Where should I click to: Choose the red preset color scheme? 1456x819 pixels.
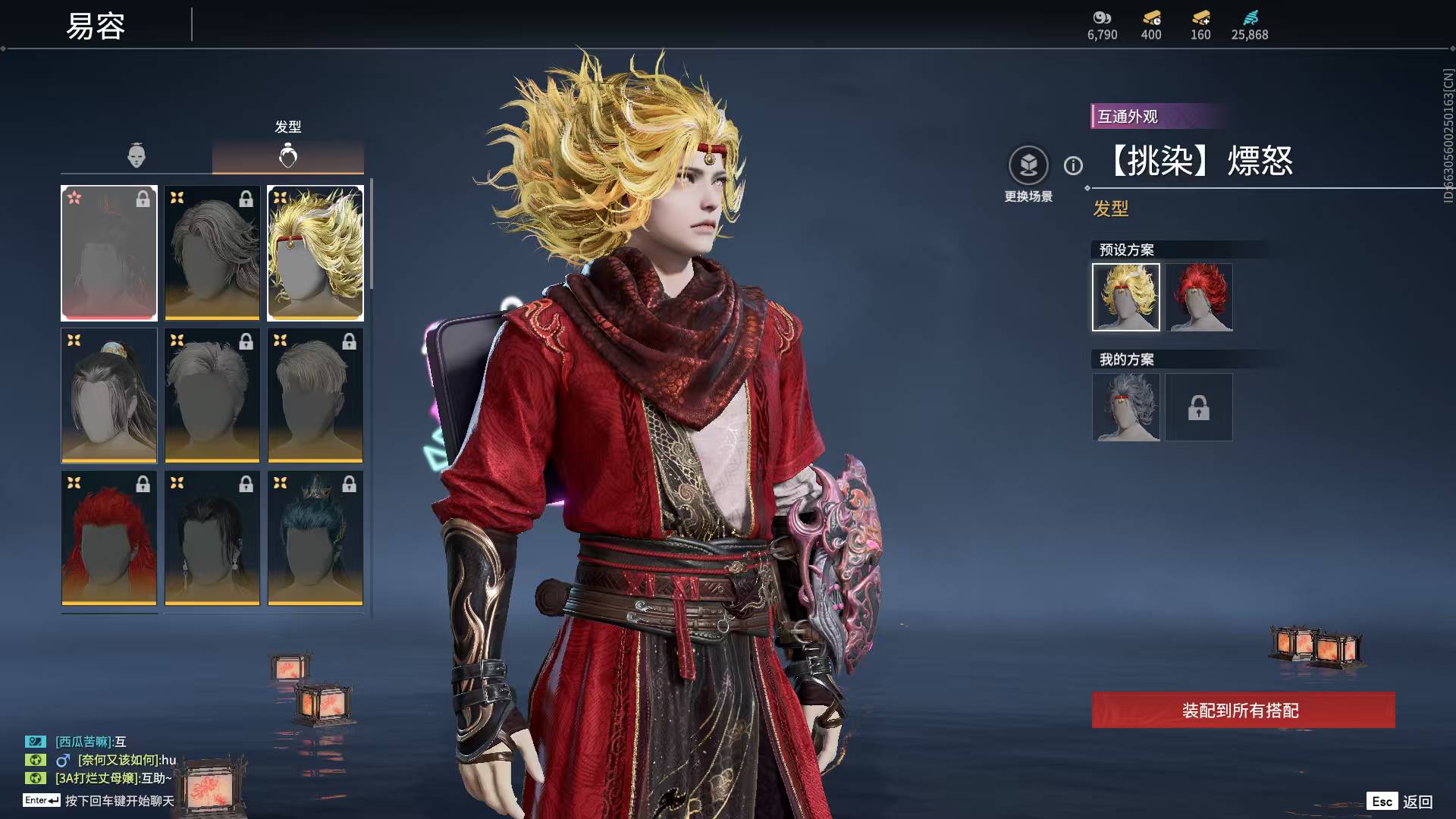[1199, 297]
